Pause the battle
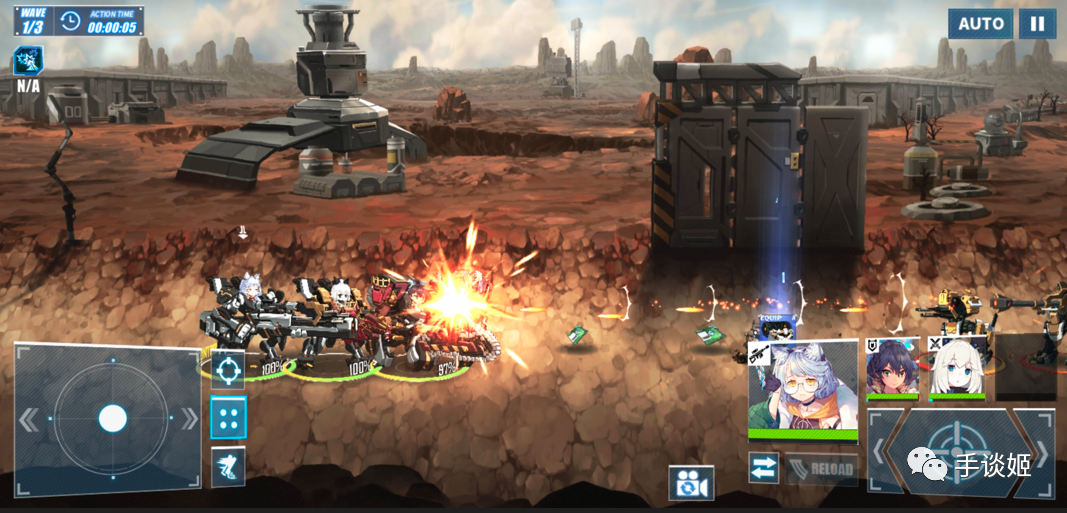 tap(1038, 24)
